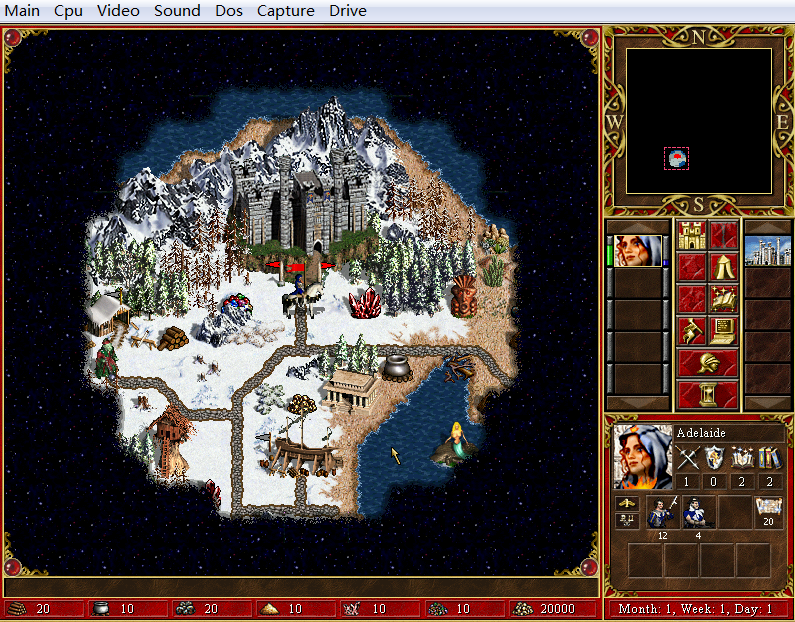Select the 12 pikemen army stack
Screen dimensions: 795x622
[x=662, y=512]
